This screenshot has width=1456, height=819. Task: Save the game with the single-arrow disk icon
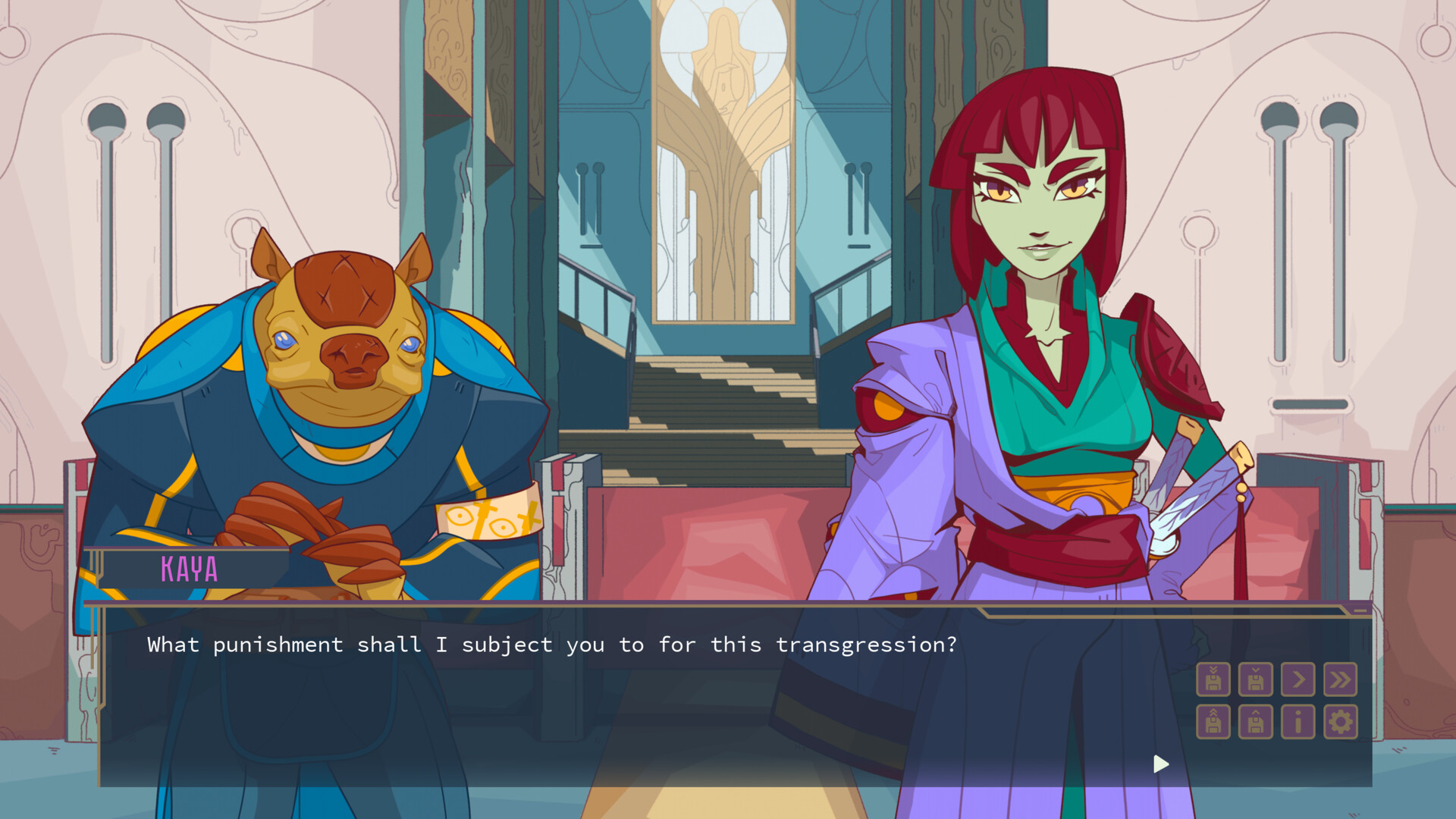tap(1257, 680)
